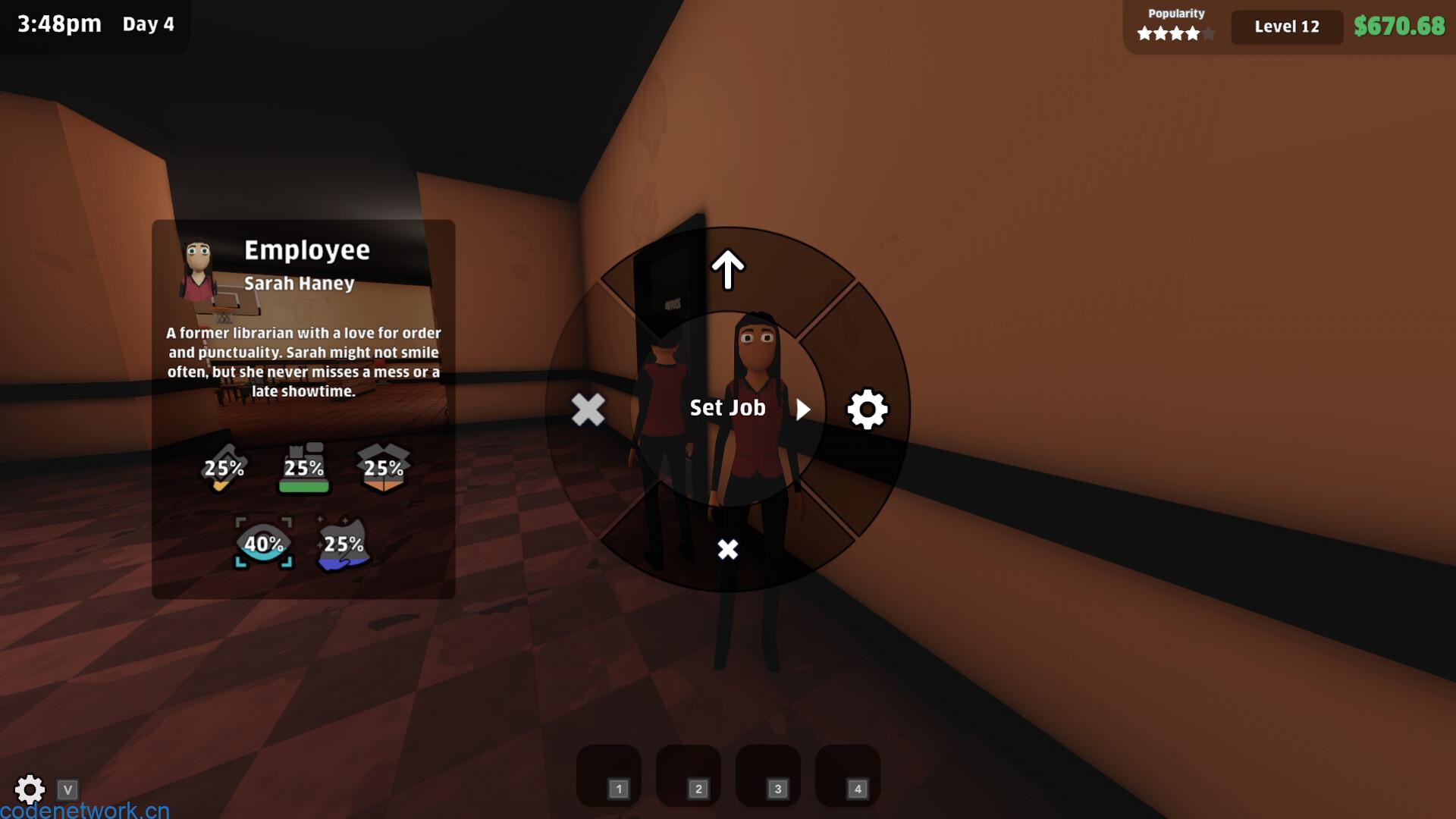Click the Level 12 badge
The height and width of the screenshot is (819, 1456).
pos(1286,27)
